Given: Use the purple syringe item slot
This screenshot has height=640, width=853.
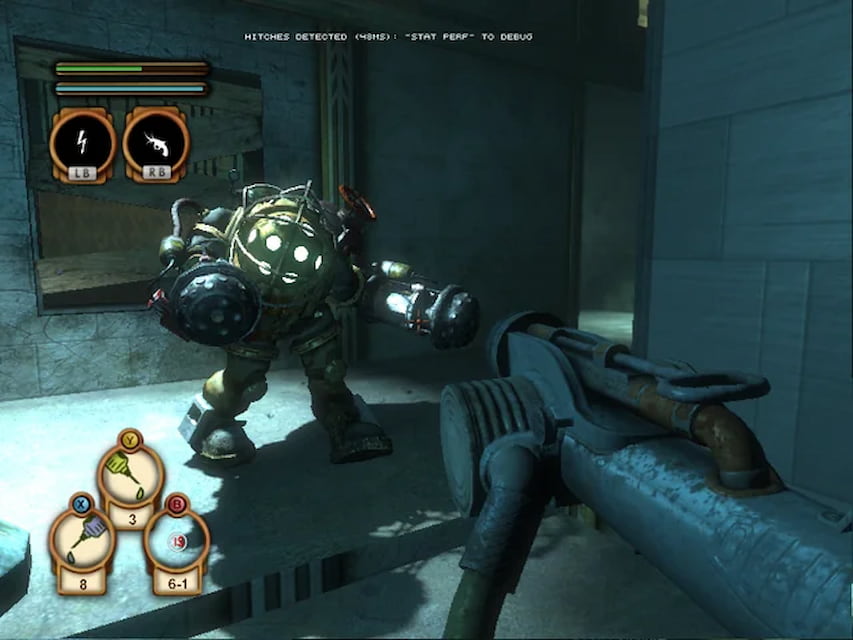Looking at the screenshot, I should 83,539.
